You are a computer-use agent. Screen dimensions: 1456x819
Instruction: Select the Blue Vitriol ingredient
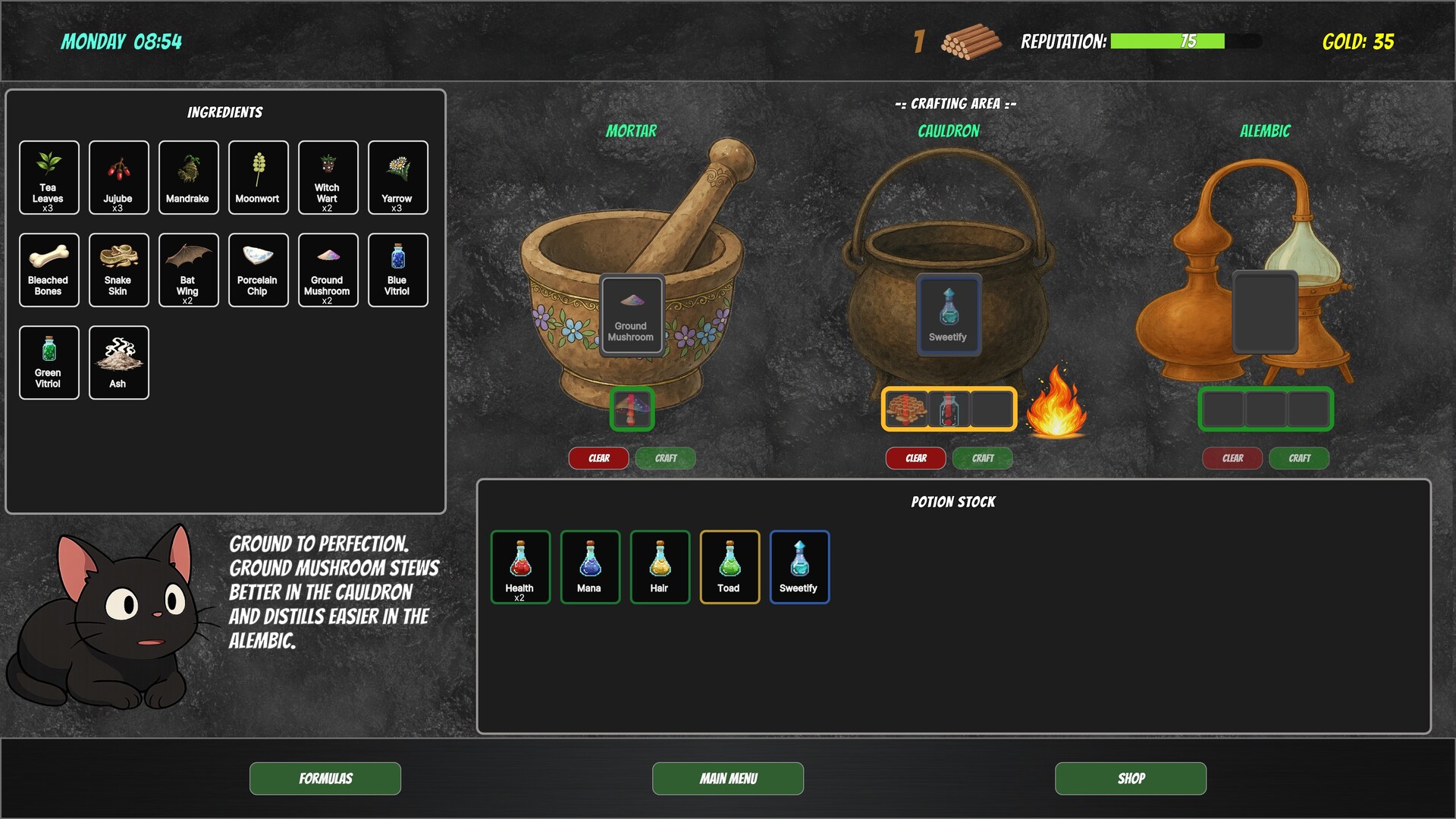pyautogui.click(x=397, y=270)
